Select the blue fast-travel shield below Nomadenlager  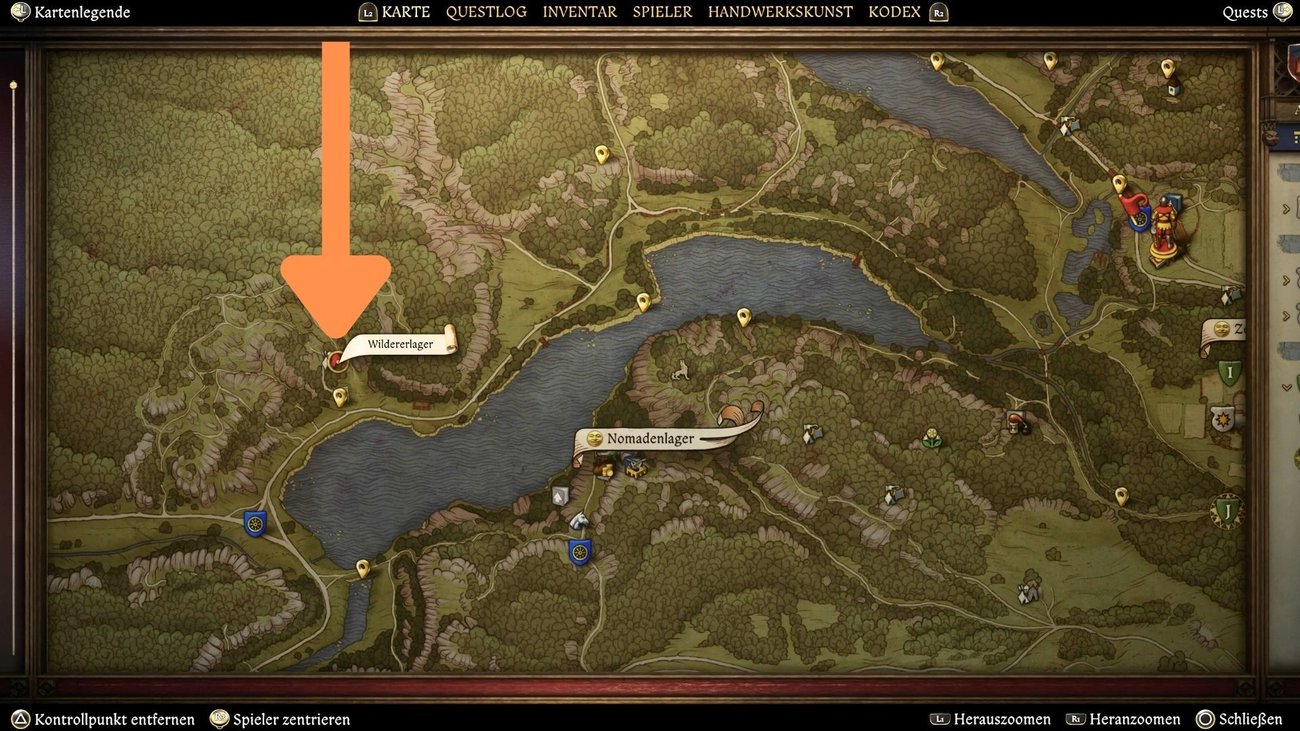click(580, 551)
